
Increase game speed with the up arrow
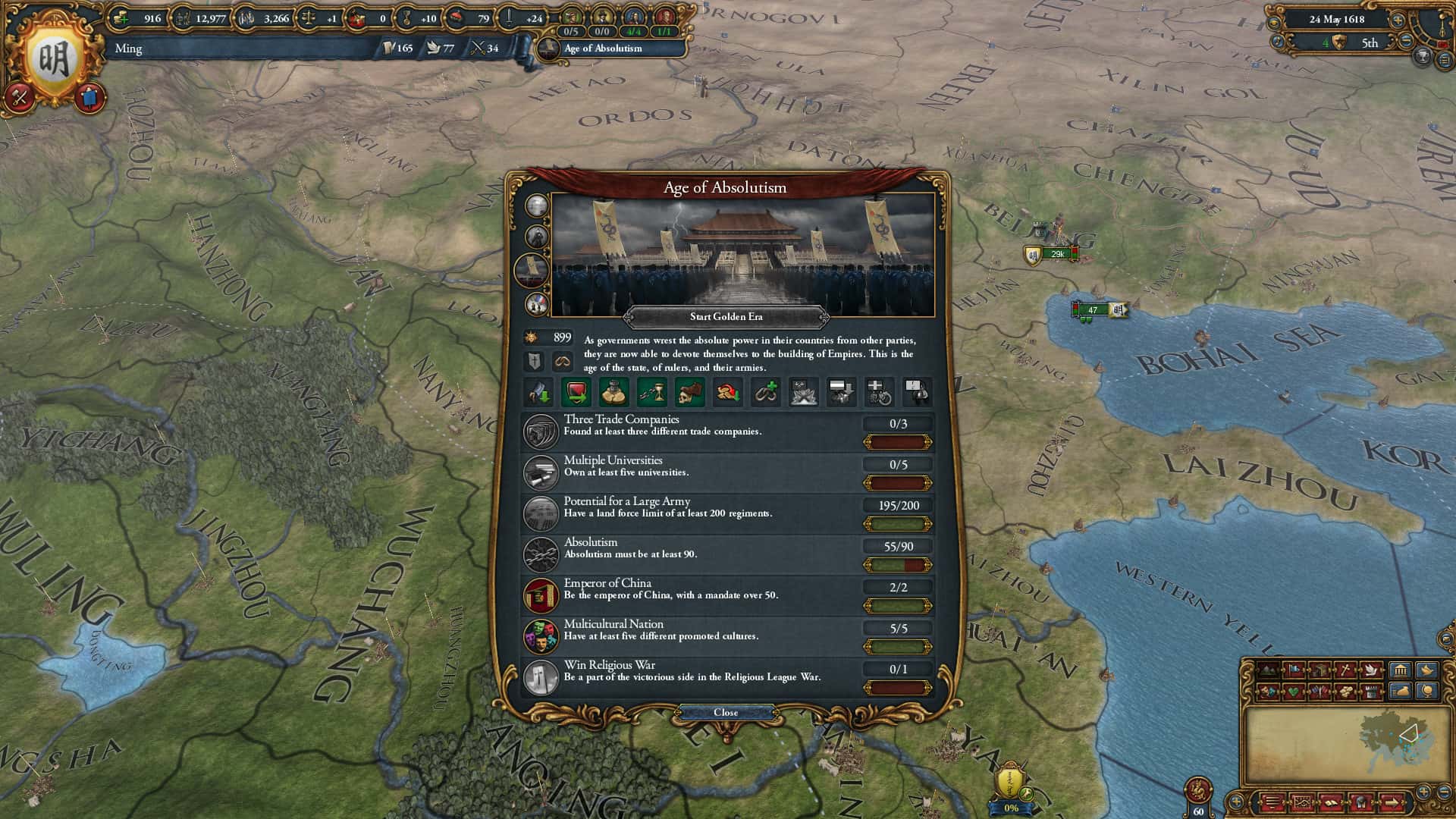click(x=1398, y=20)
